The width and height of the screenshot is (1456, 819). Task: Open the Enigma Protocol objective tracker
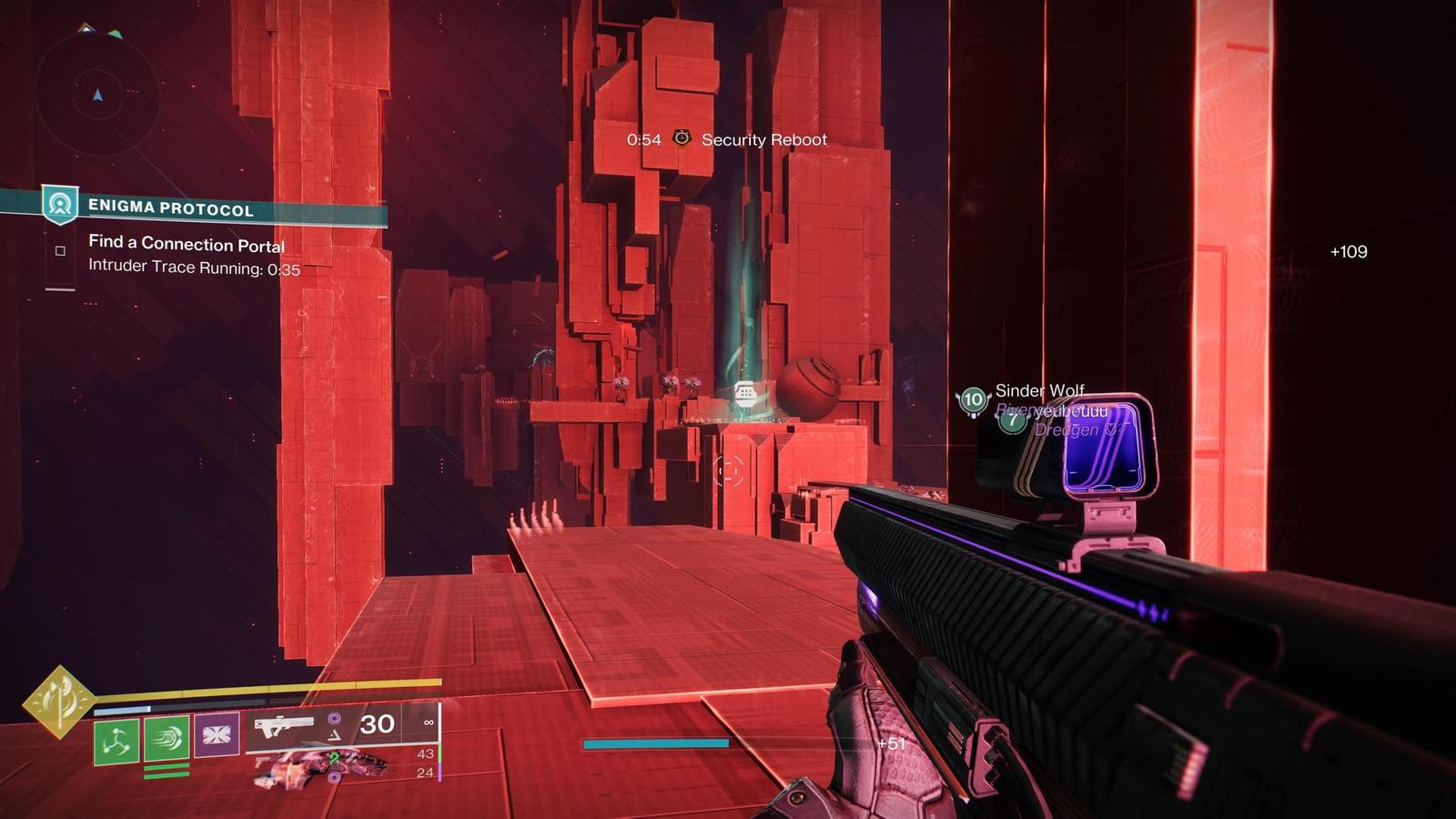[170, 208]
